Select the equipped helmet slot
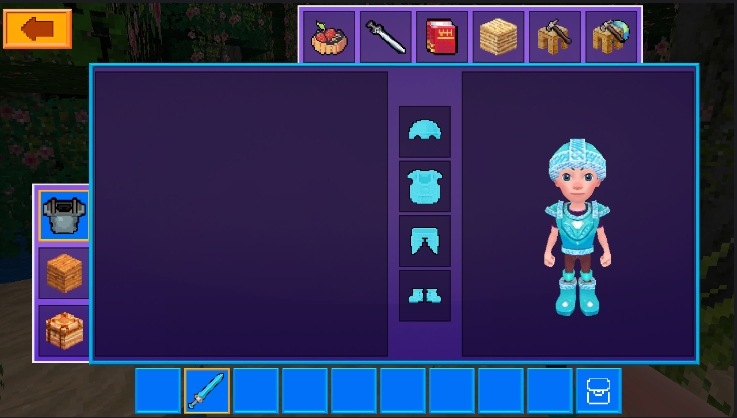 425,131
